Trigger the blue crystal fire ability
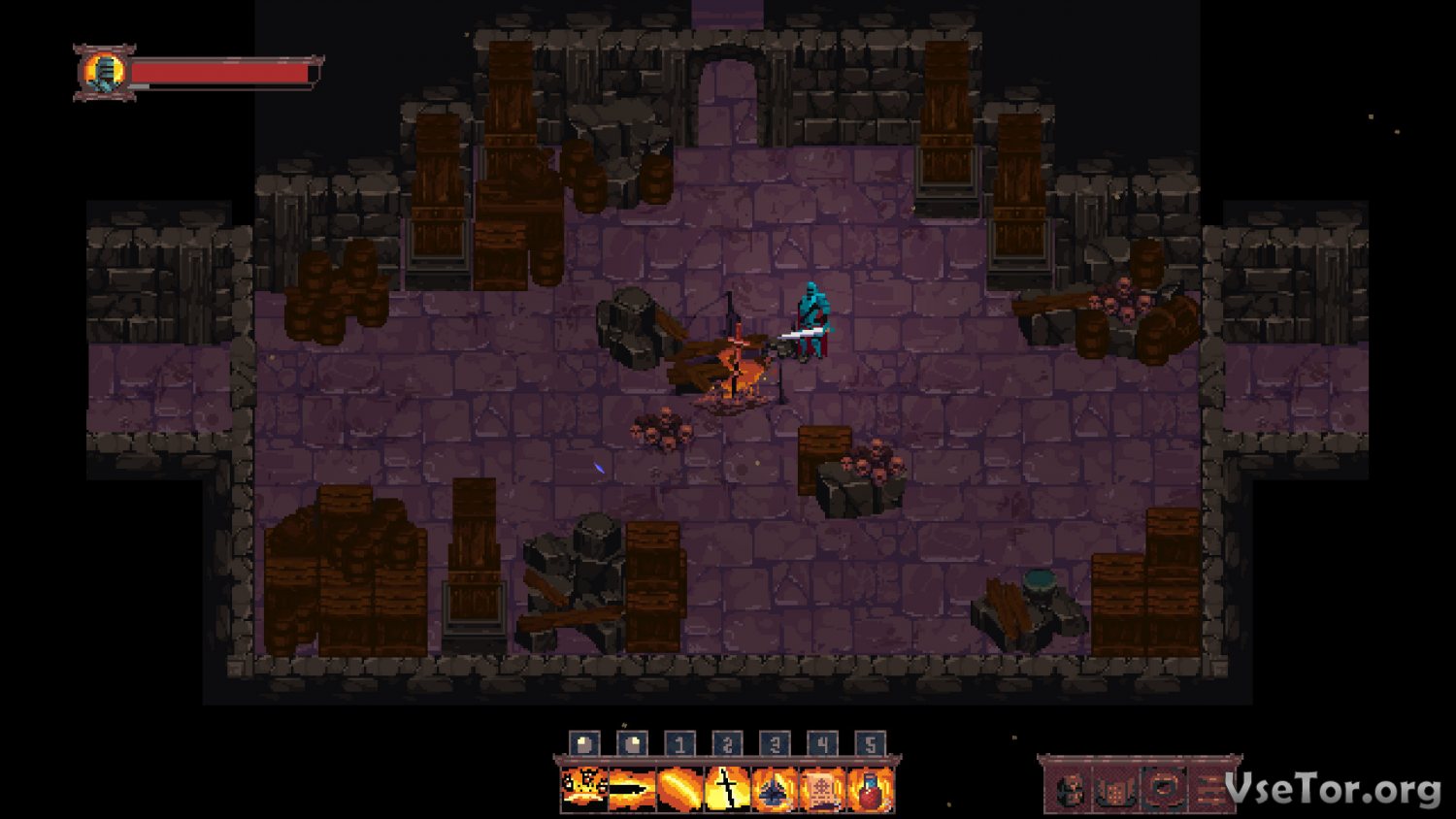The height and width of the screenshot is (819, 1456). pyautogui.click(x=775, y=789)
